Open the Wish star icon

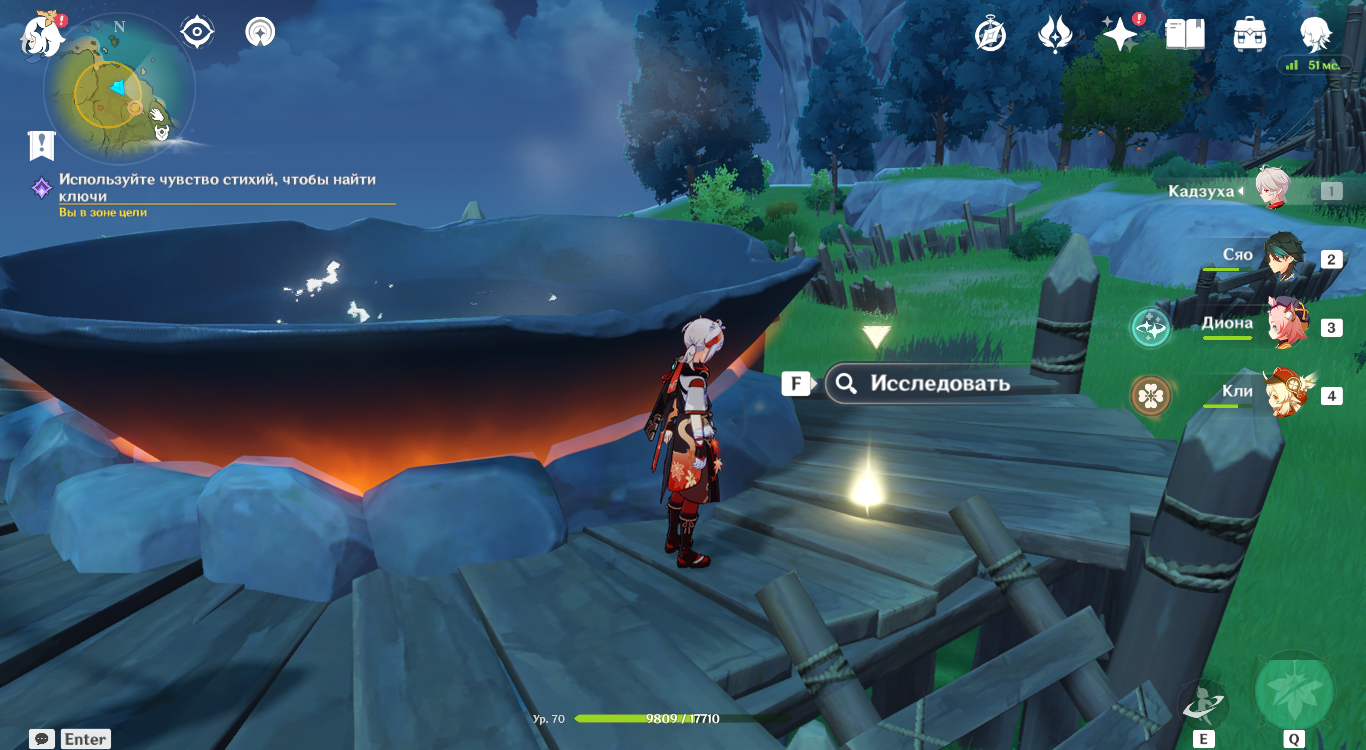1055,35
